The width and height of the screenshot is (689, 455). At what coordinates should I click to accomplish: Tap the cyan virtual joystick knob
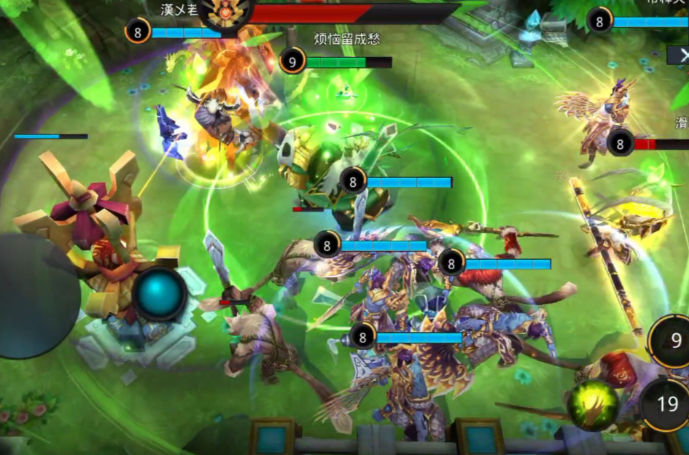[x=160, y=293]
